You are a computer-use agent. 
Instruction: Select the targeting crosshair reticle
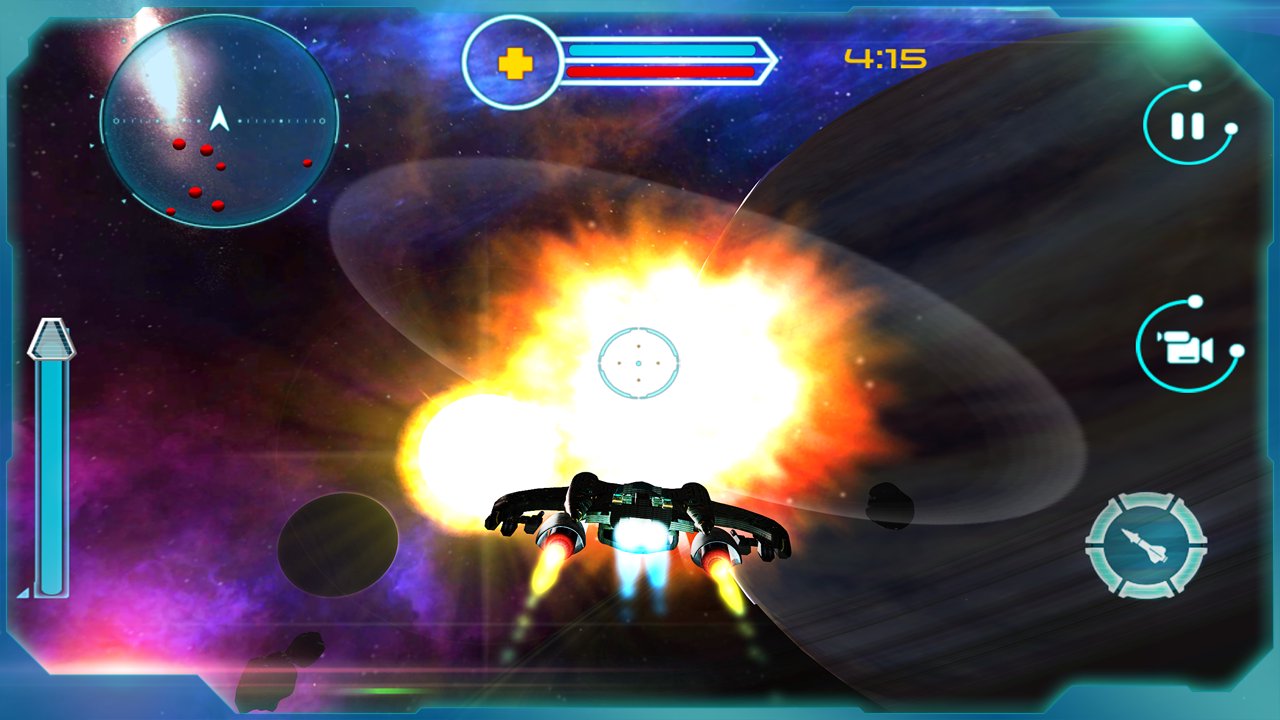(637, 361)
